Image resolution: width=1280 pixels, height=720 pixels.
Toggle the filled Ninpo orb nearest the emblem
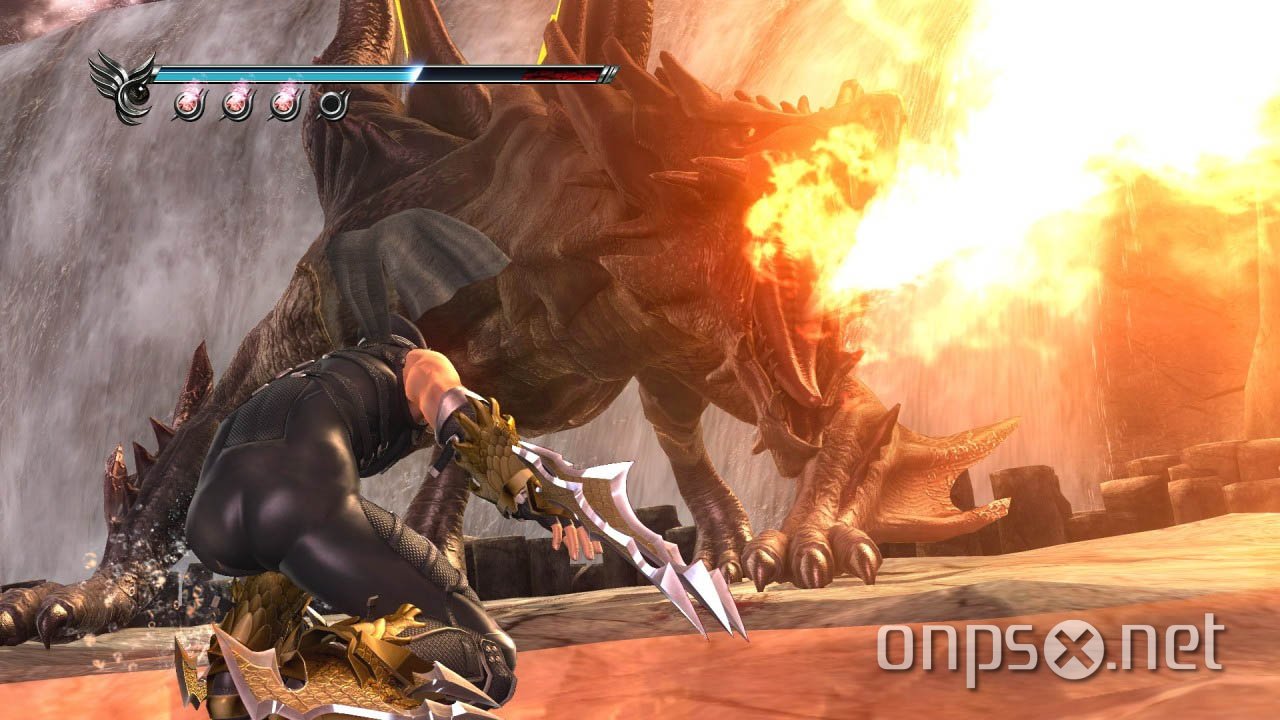[x=188, y=103]
